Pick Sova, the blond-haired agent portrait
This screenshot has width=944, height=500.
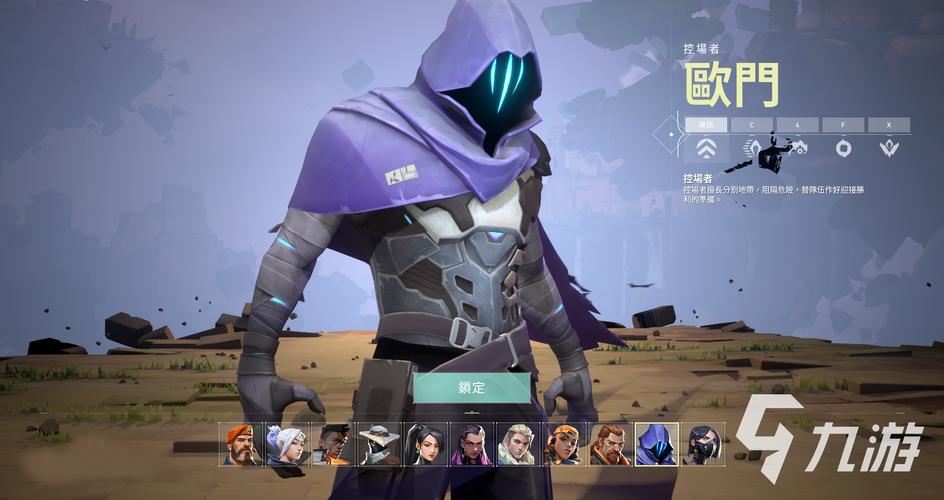518,444
